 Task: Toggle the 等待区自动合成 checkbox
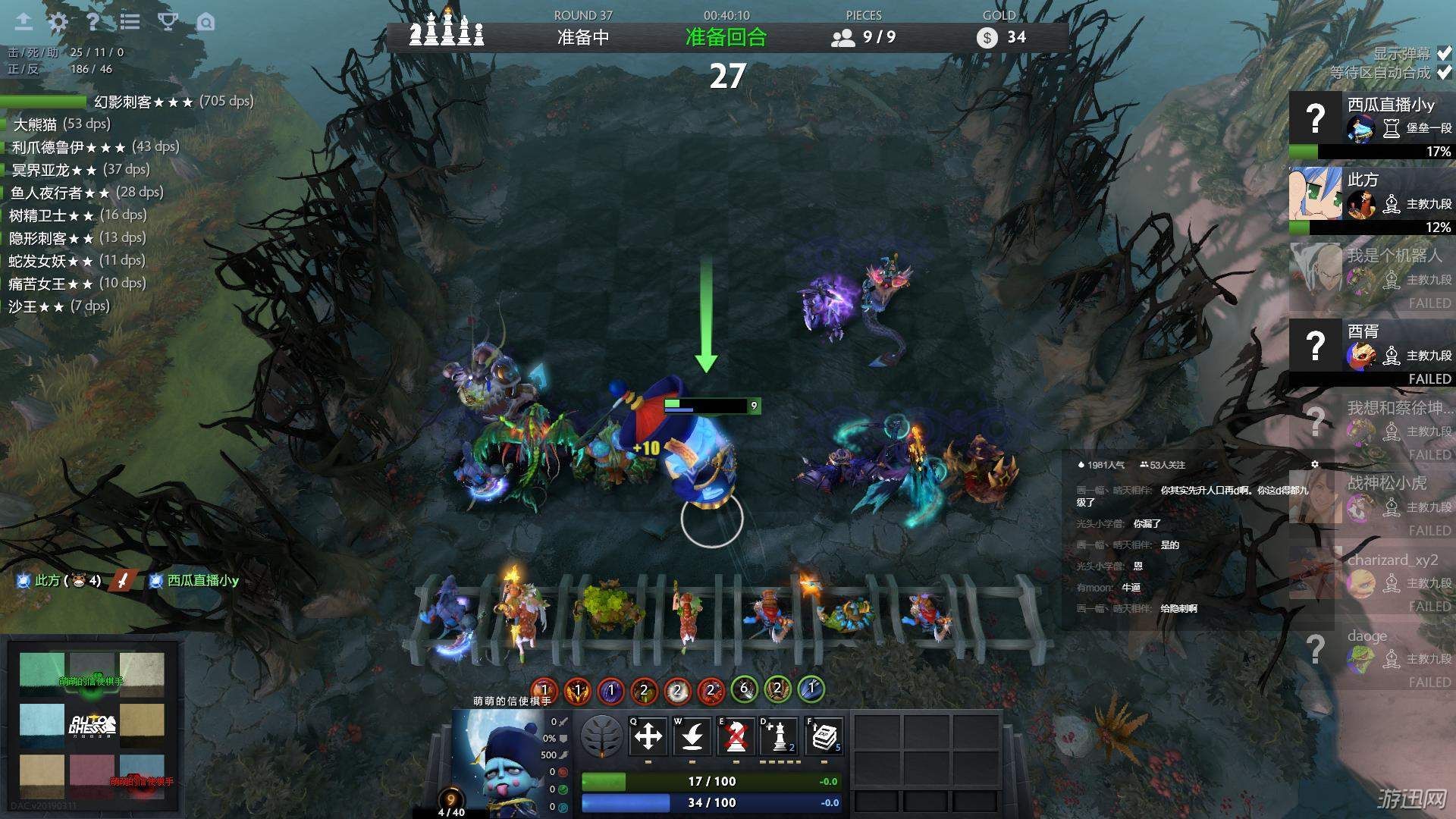pos(1444,72)
